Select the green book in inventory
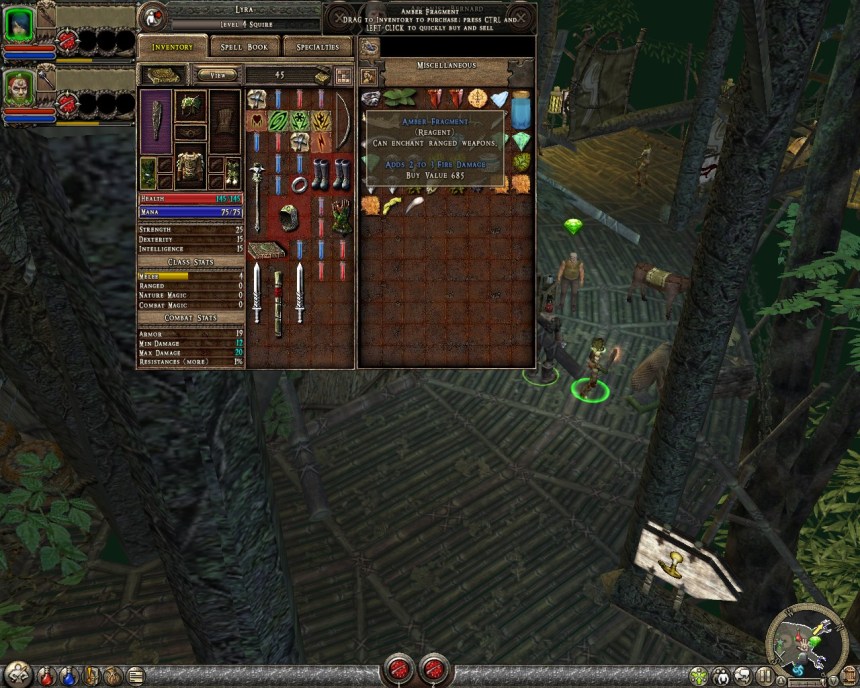 click(267, 249)
